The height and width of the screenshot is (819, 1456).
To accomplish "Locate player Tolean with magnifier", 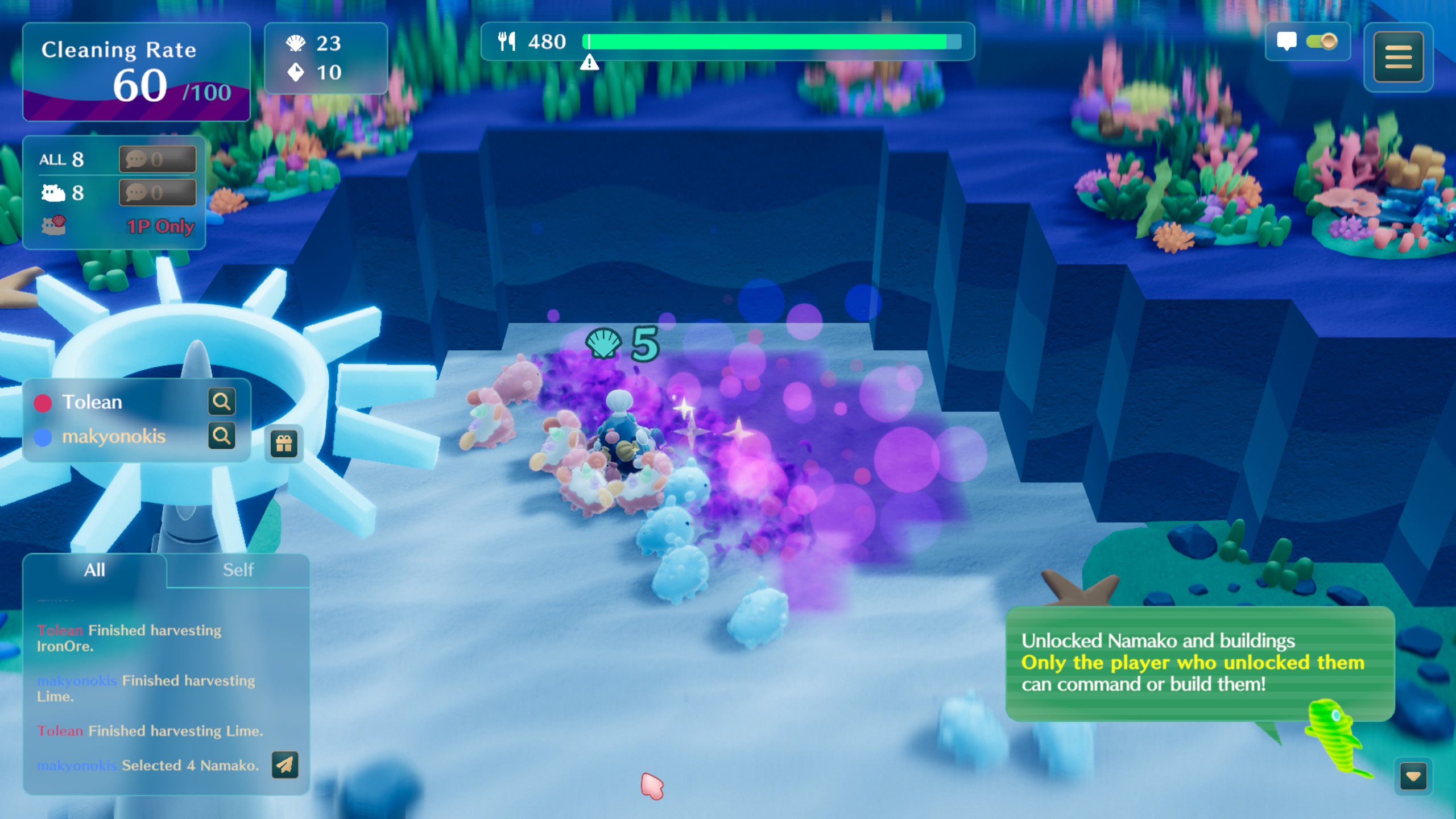I will pos(221,402).
